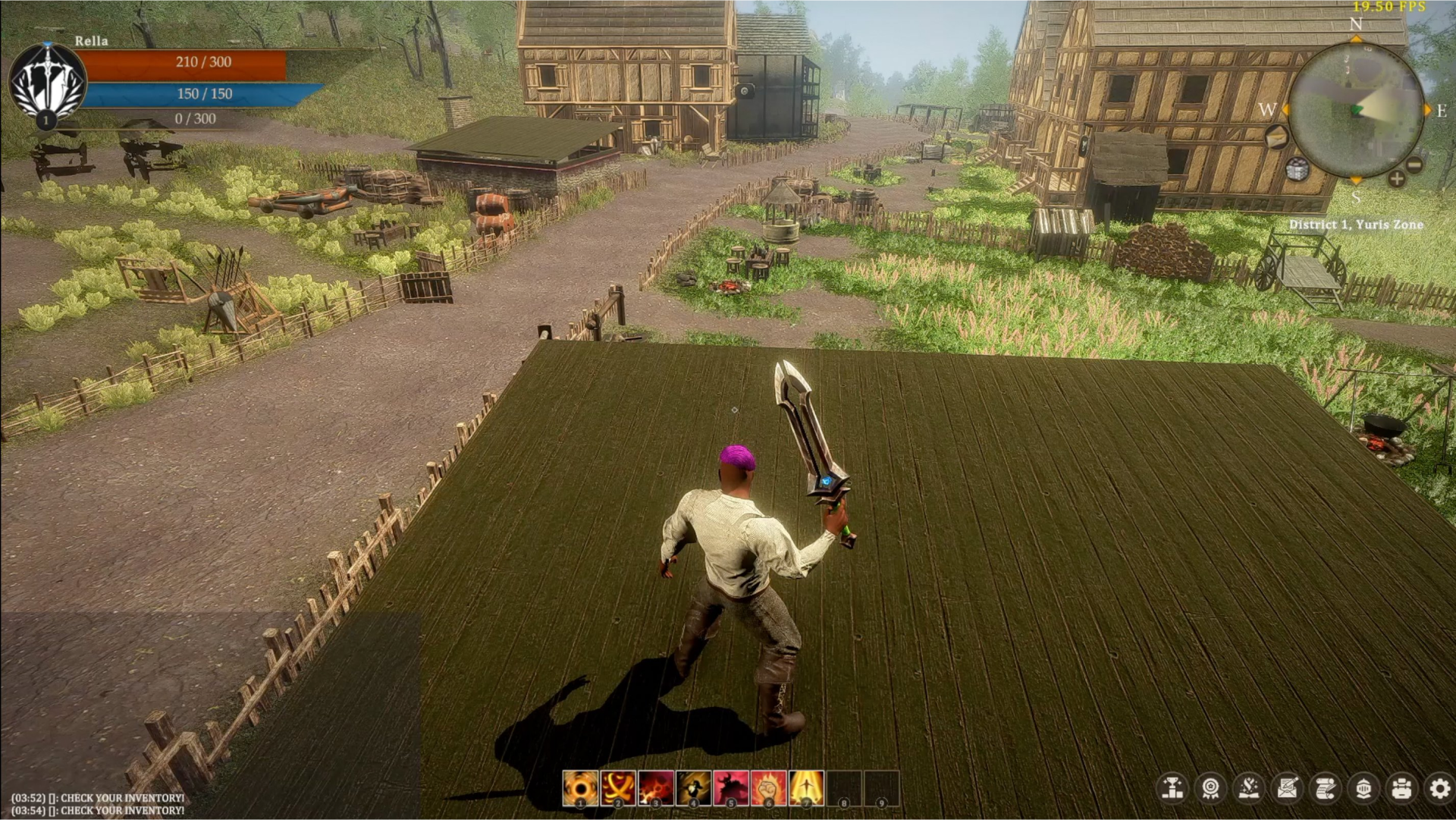
Task: Open the mail envelope with pencil
Action: [1287, 789]
